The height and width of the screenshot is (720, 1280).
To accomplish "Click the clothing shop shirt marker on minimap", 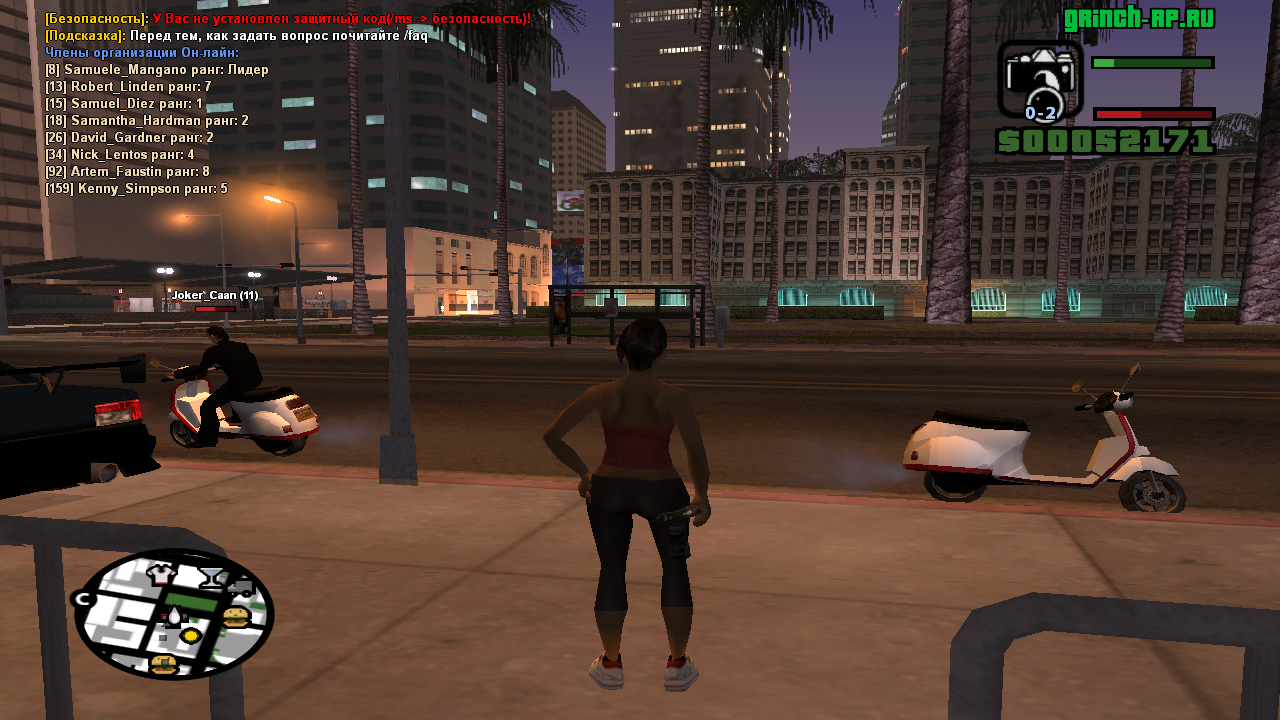I will click(162, 574).
